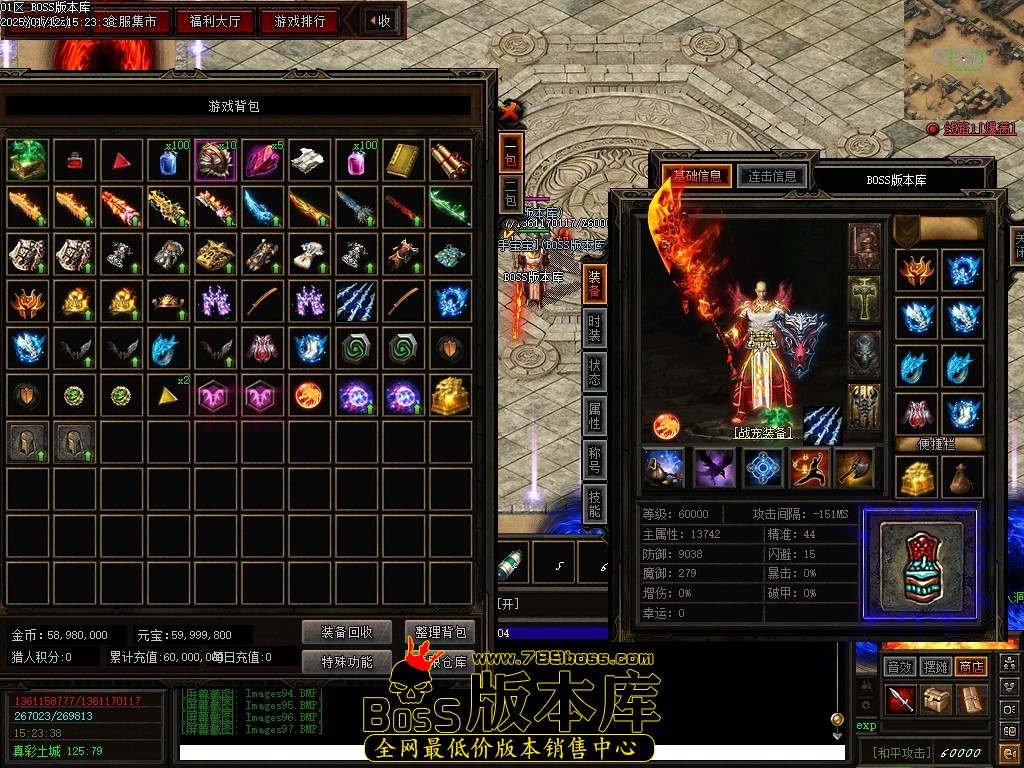Open the 状态 status tab

pyautogui.click(x=595, y=373)
